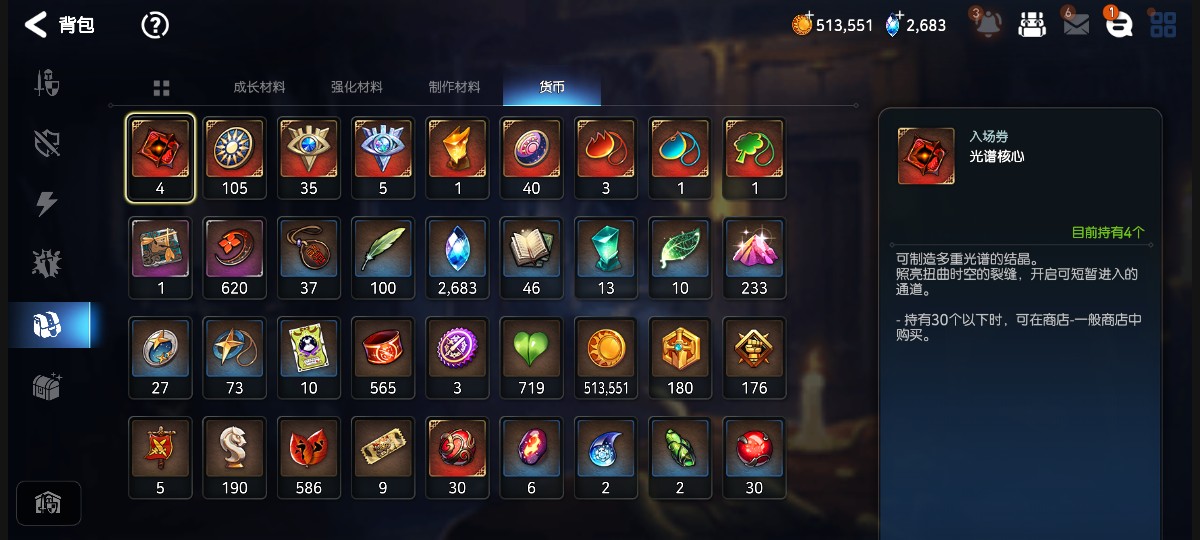
Task: Open the four-square main menu icon
Action: [x=1163, y=25]
